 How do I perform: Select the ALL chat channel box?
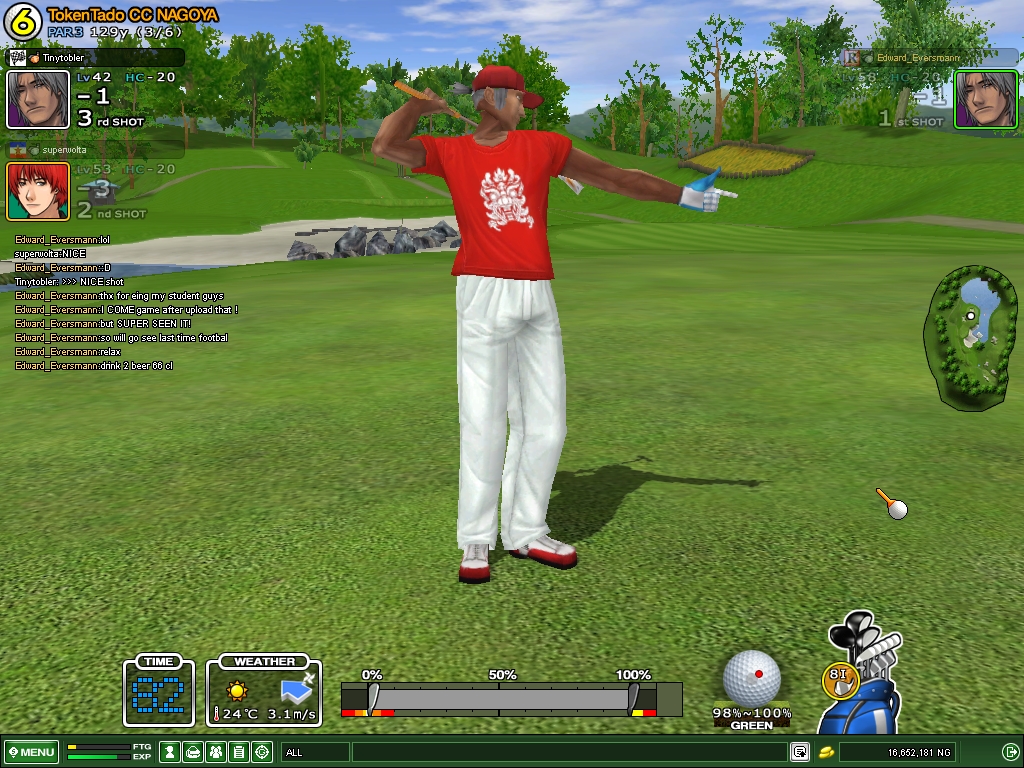[315, 752]
